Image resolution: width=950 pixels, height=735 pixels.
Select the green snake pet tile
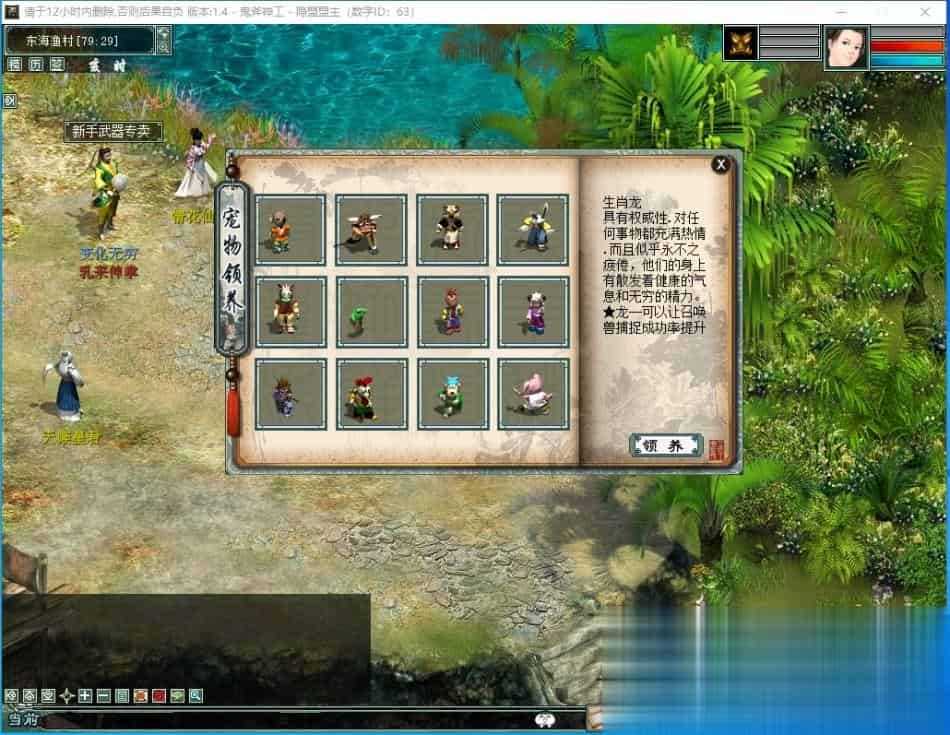371,312
